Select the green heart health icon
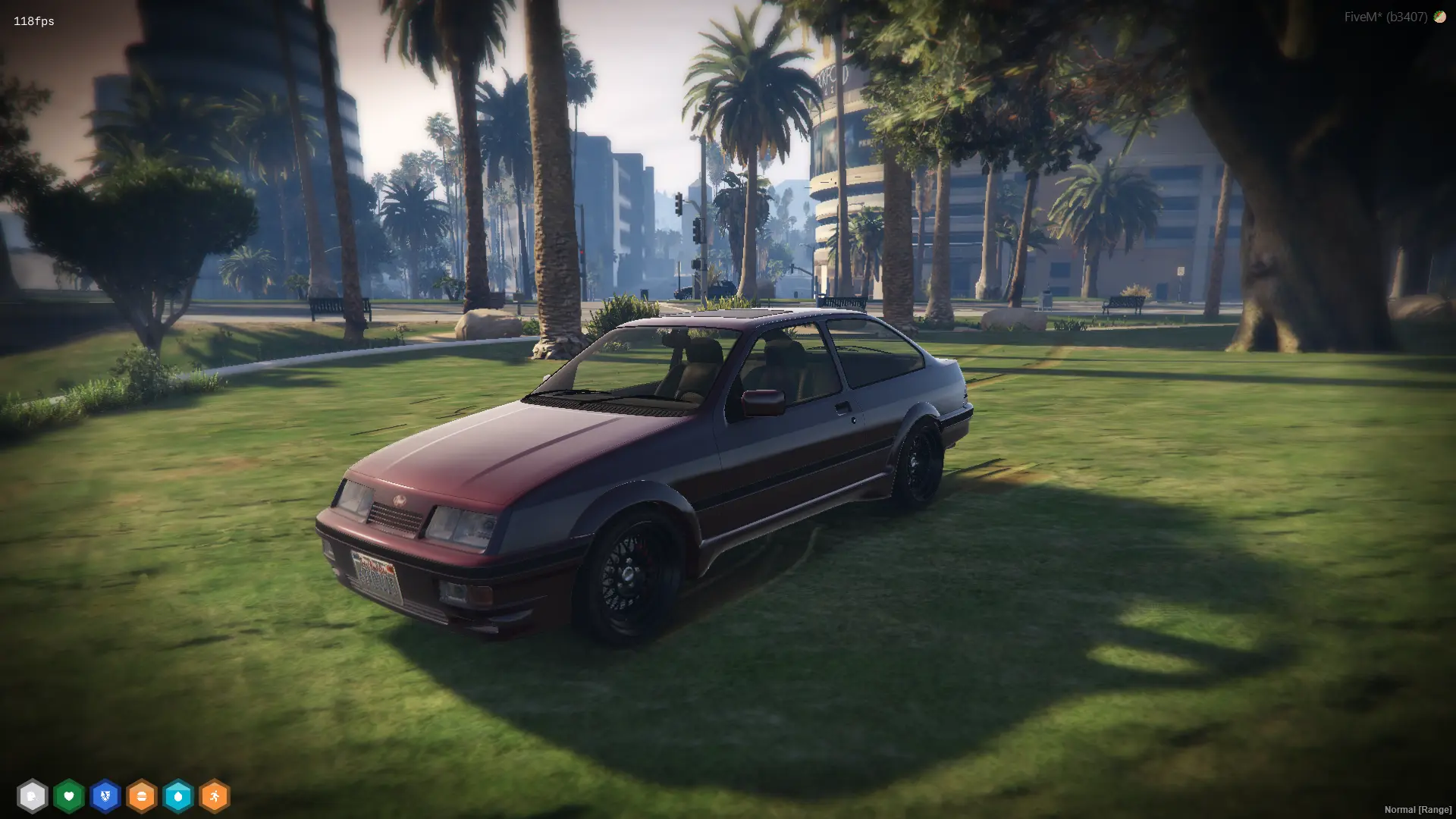1456x819 pixels. coord(68,796)
